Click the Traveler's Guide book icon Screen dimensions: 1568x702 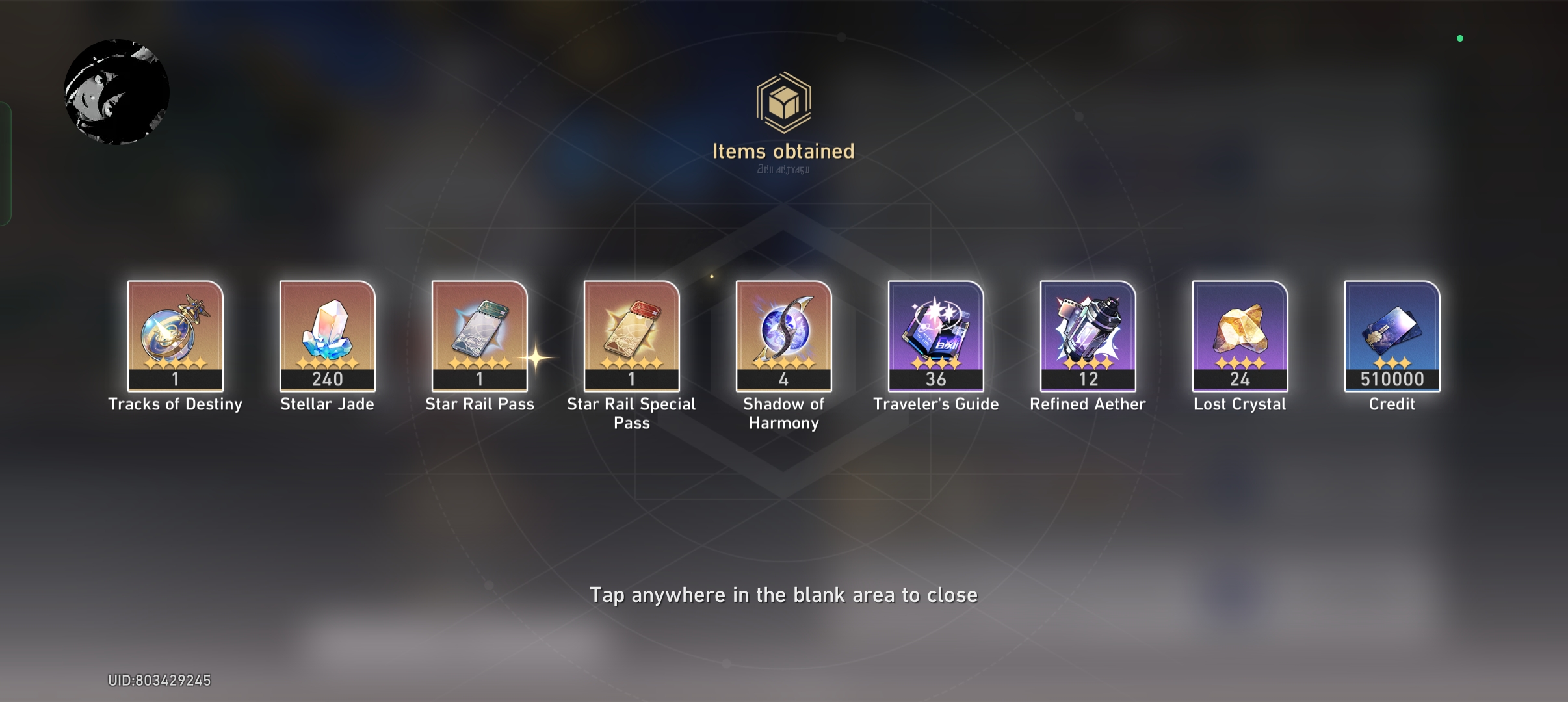[935, 335]
